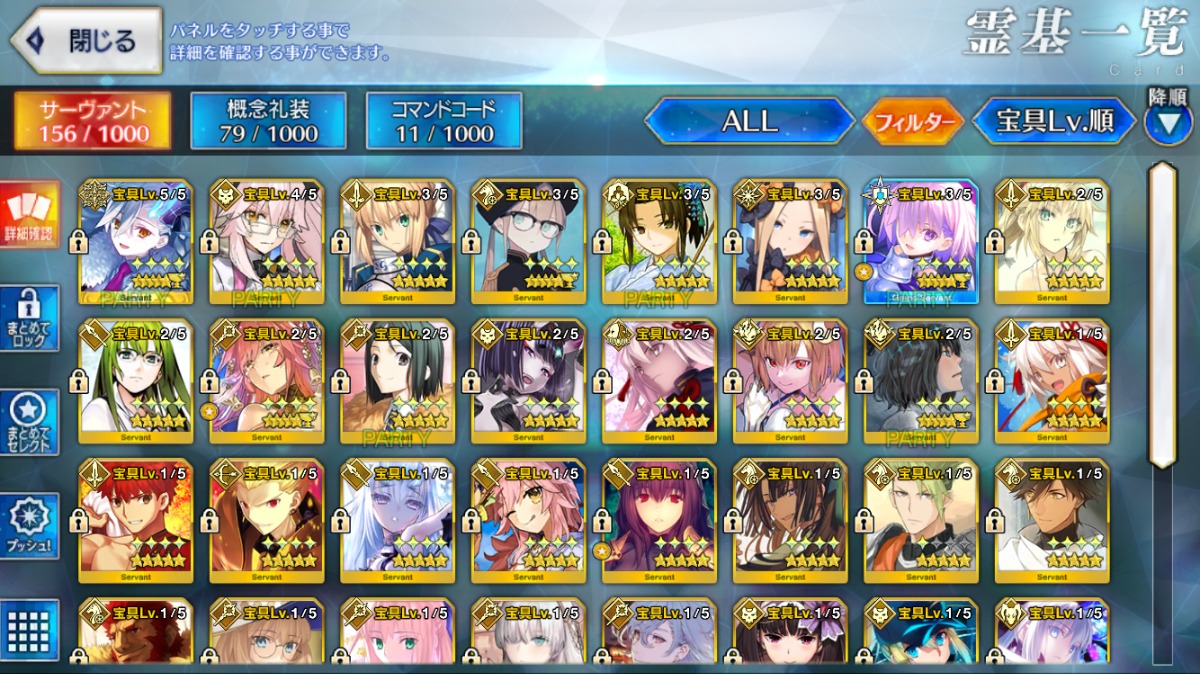The image size is (1200, 674).
Task: Pick the servant card with 宝具Lv.4/5
Action: tap(267, 242)
